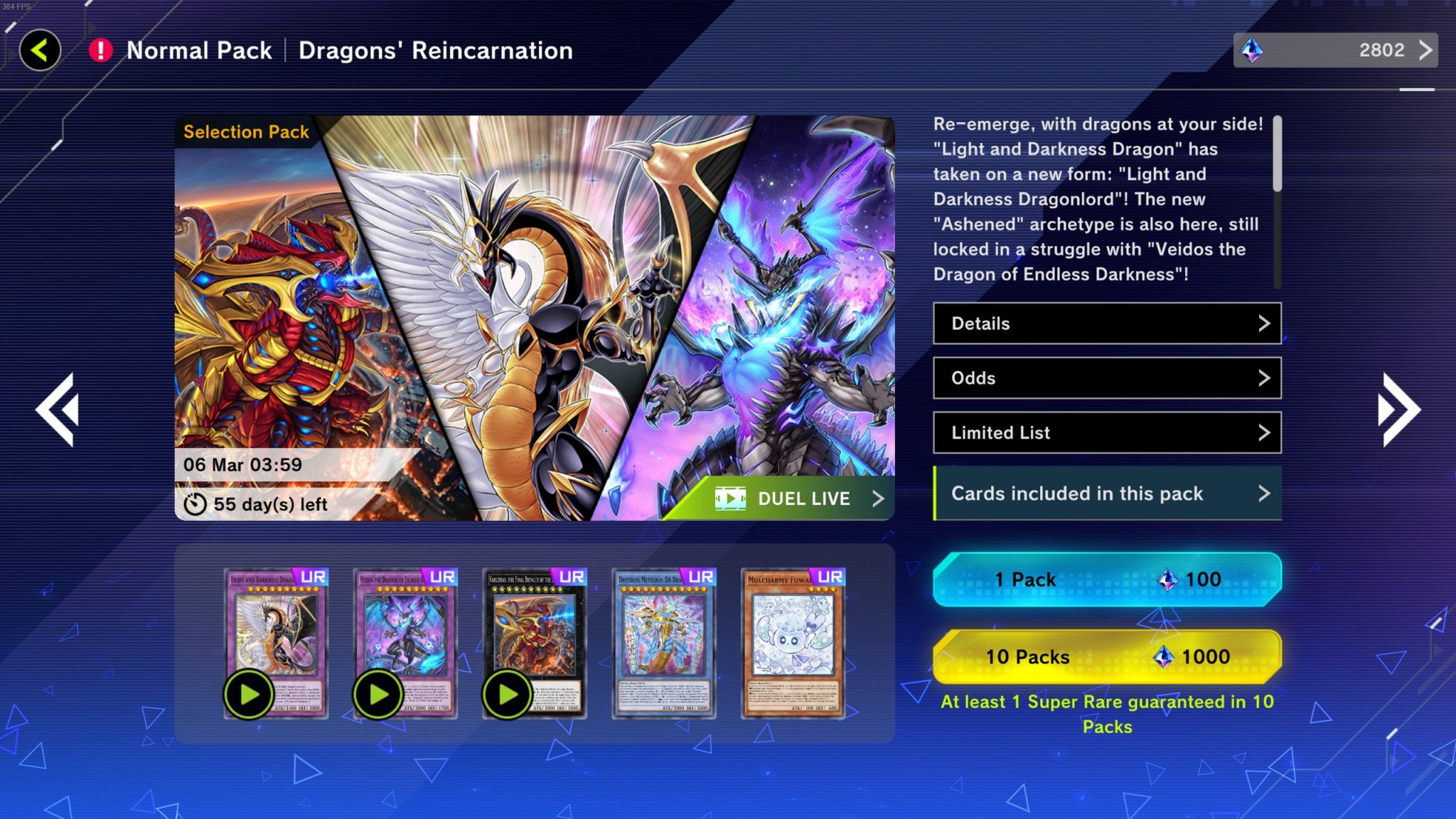Open the Limited List
Image resolution: width=1456 pixels, height=819 pixels.
pos(1107,433)
